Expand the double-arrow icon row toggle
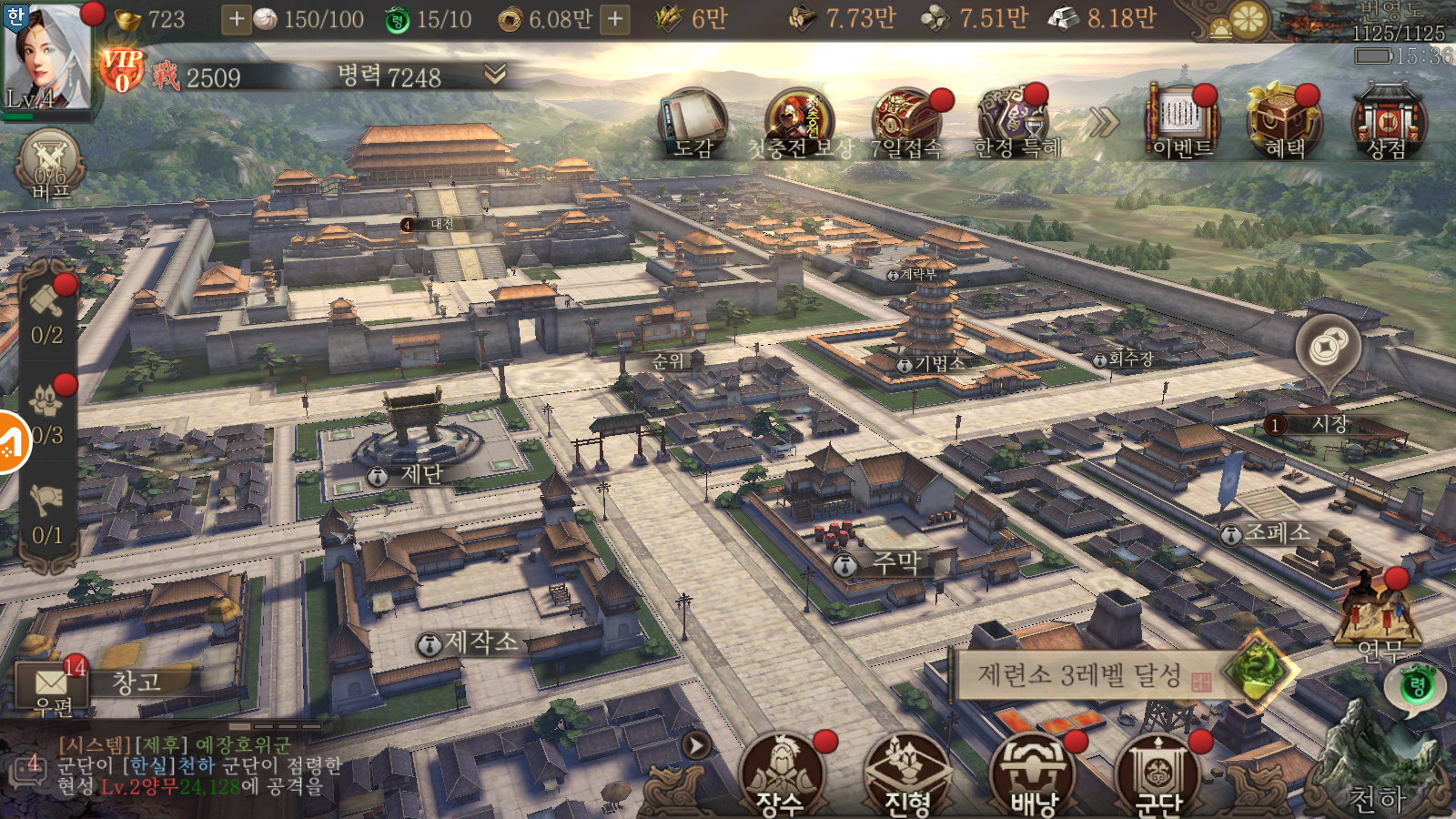The width and height of the screenshot is (1456, 819). click(1104, 122)
